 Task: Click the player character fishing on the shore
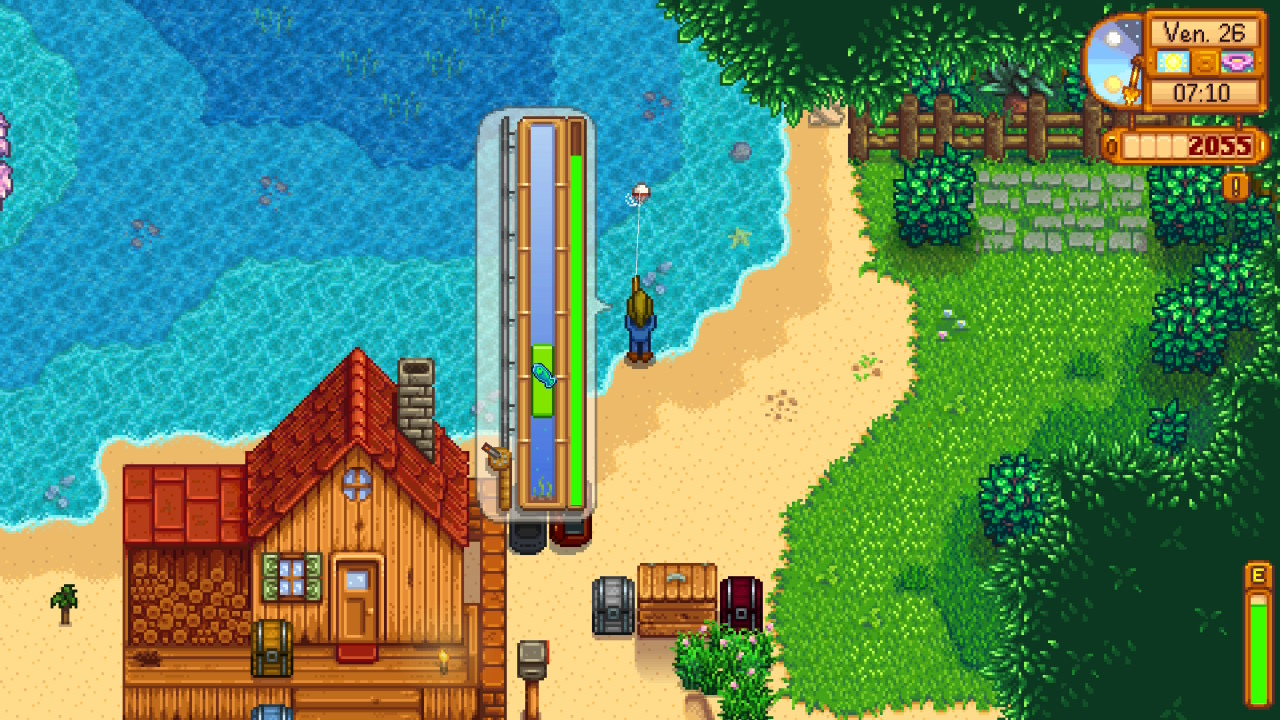[641, 320]
